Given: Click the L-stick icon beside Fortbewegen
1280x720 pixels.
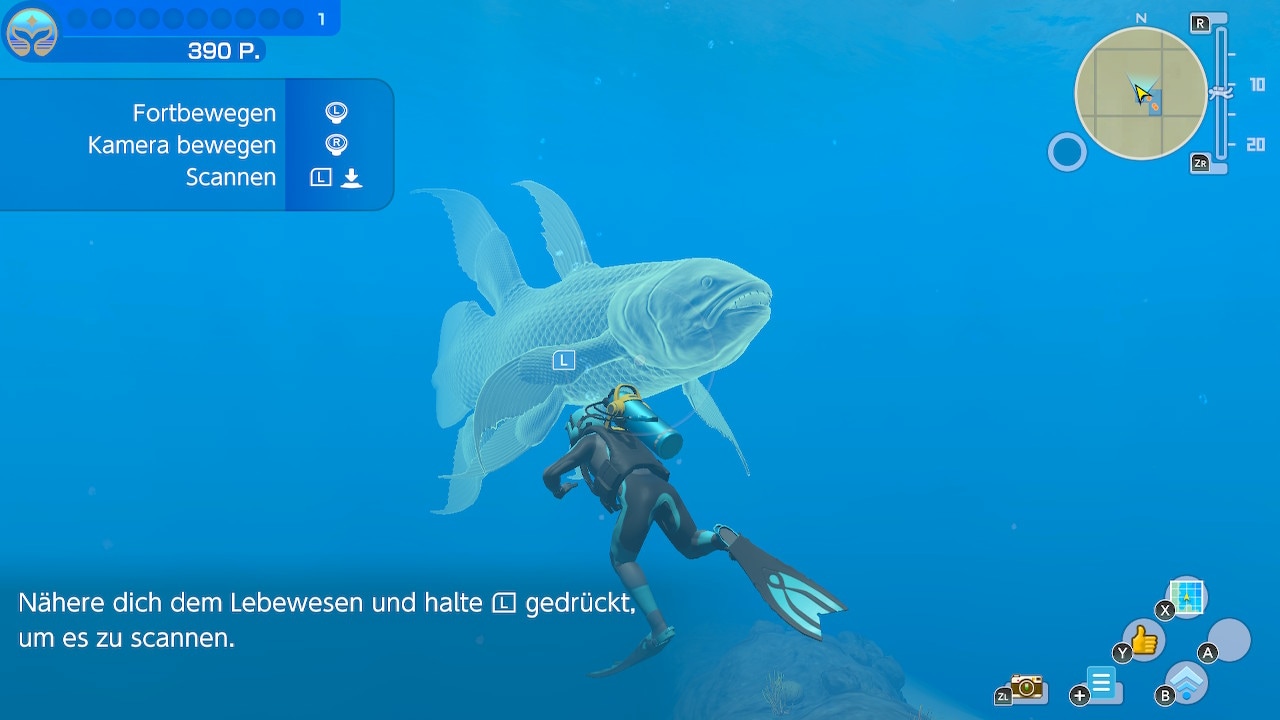Looking at the screenshot, I should [335, 112].
